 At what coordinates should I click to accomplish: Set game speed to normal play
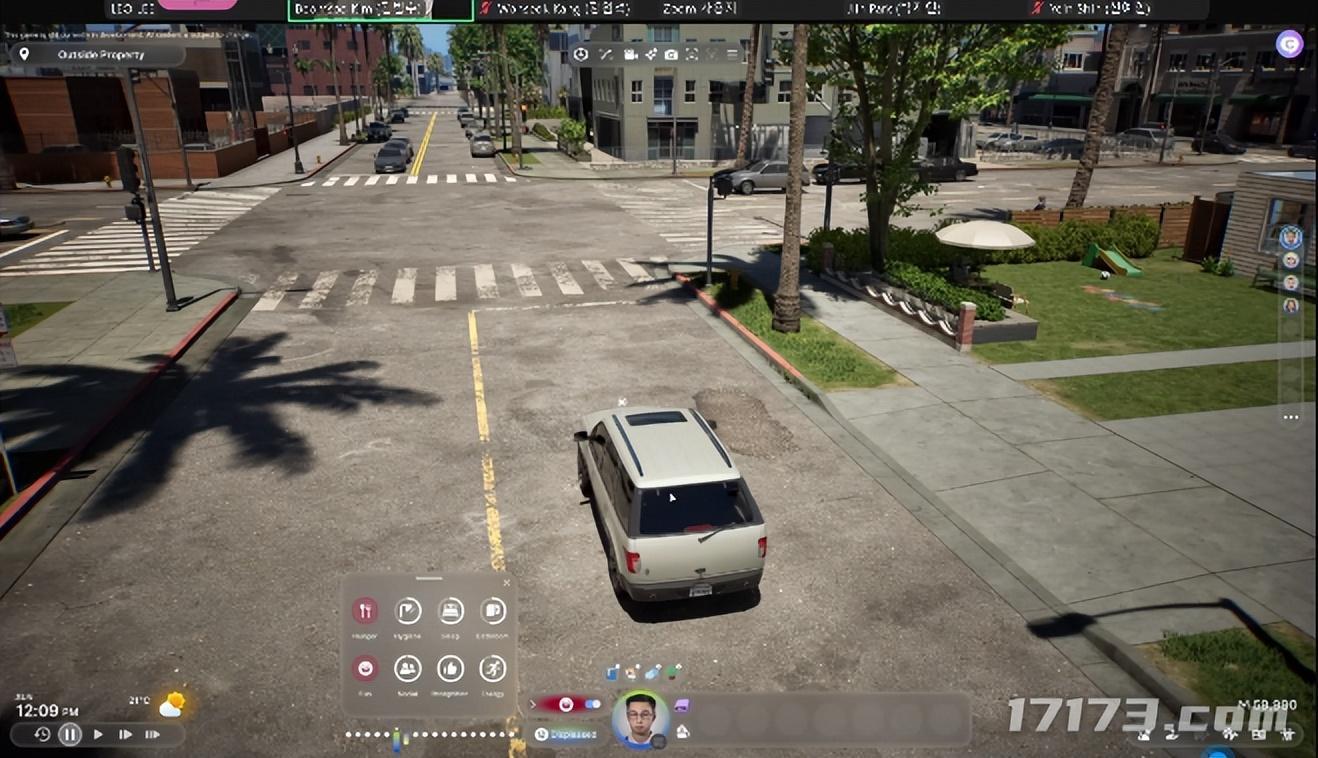[x=98, y=734]
